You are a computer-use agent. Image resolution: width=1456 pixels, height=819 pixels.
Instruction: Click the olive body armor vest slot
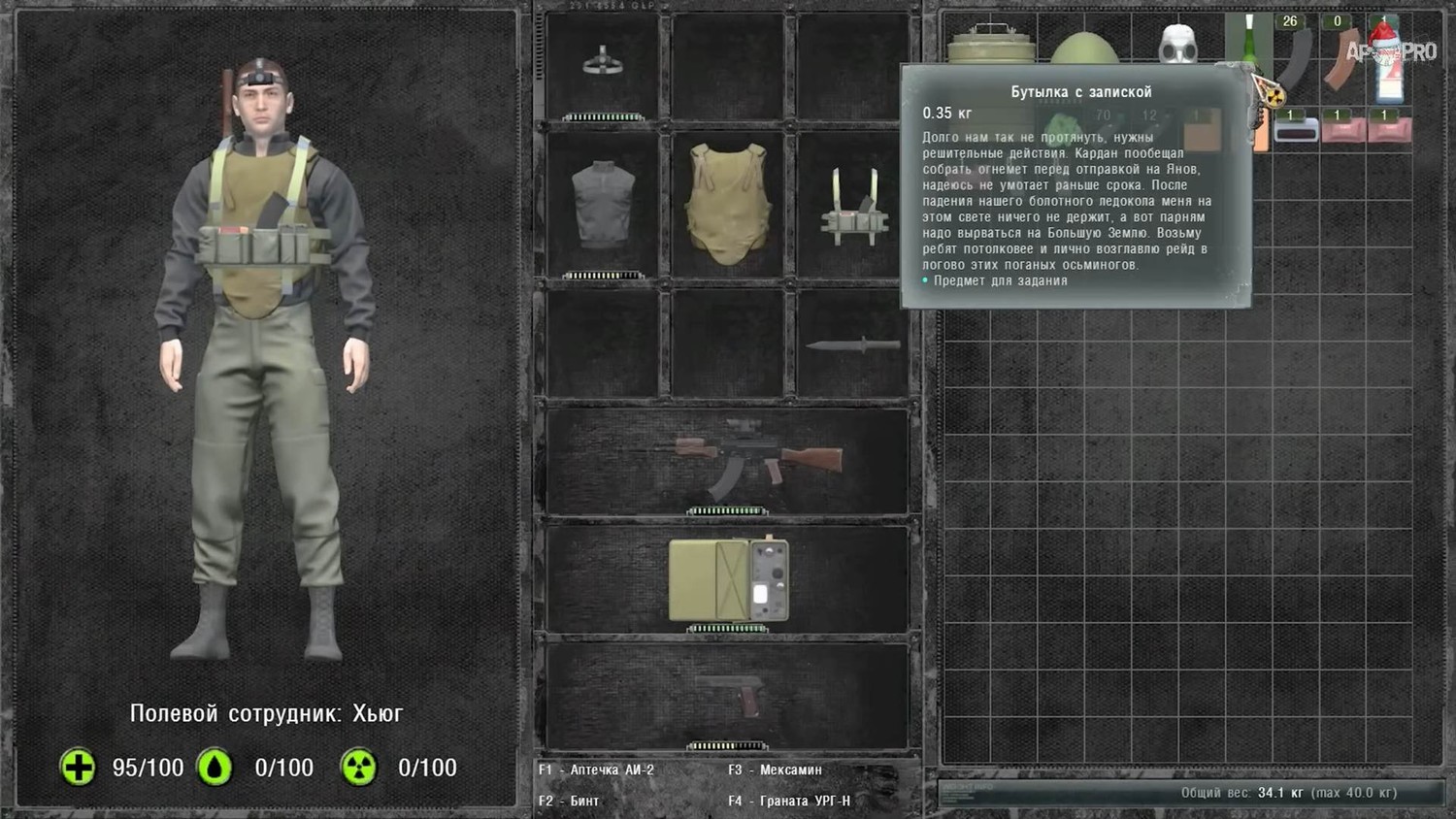(728, 205)
